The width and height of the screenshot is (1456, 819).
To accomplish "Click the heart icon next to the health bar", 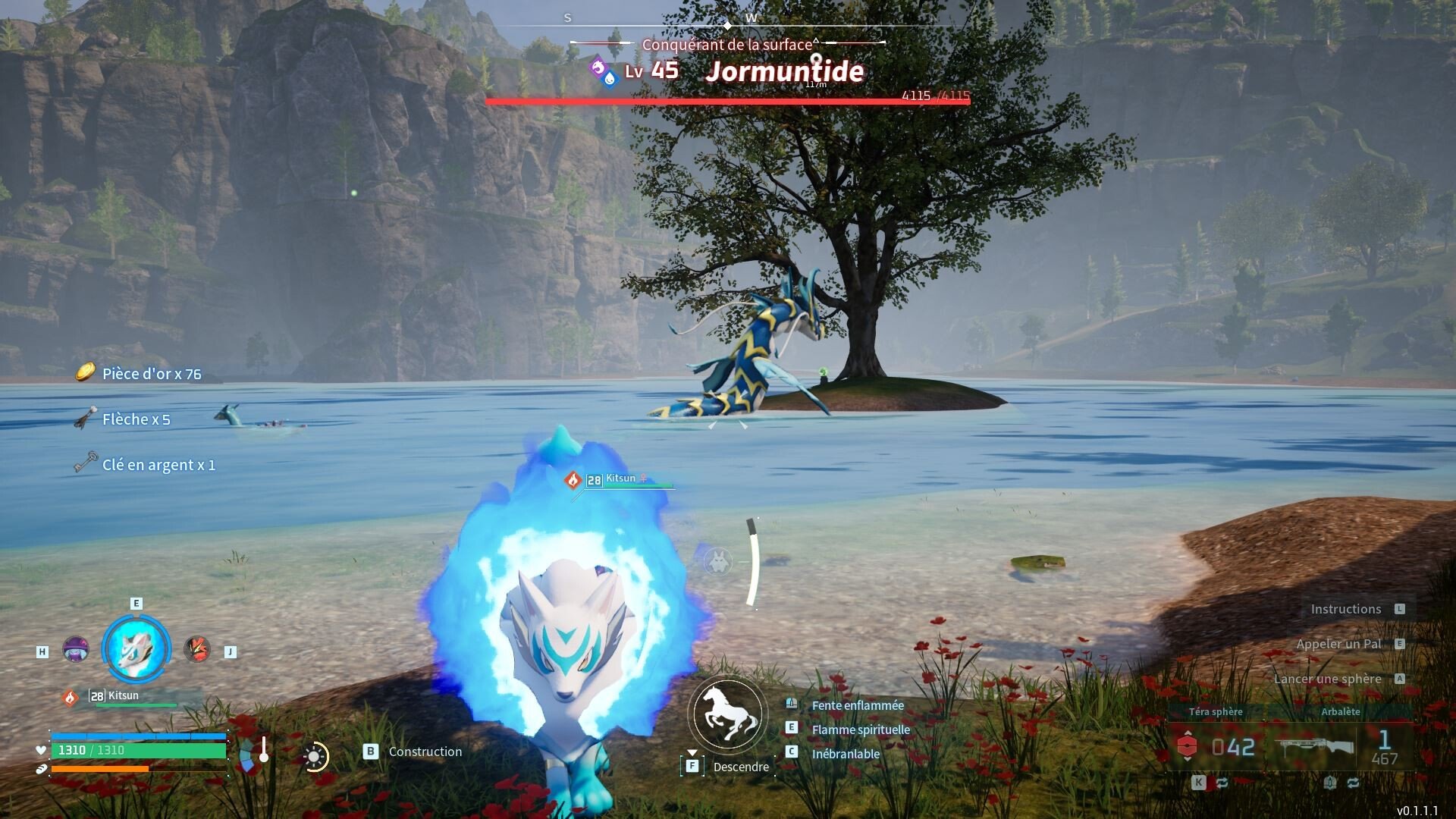I will (x=40, y=750).
